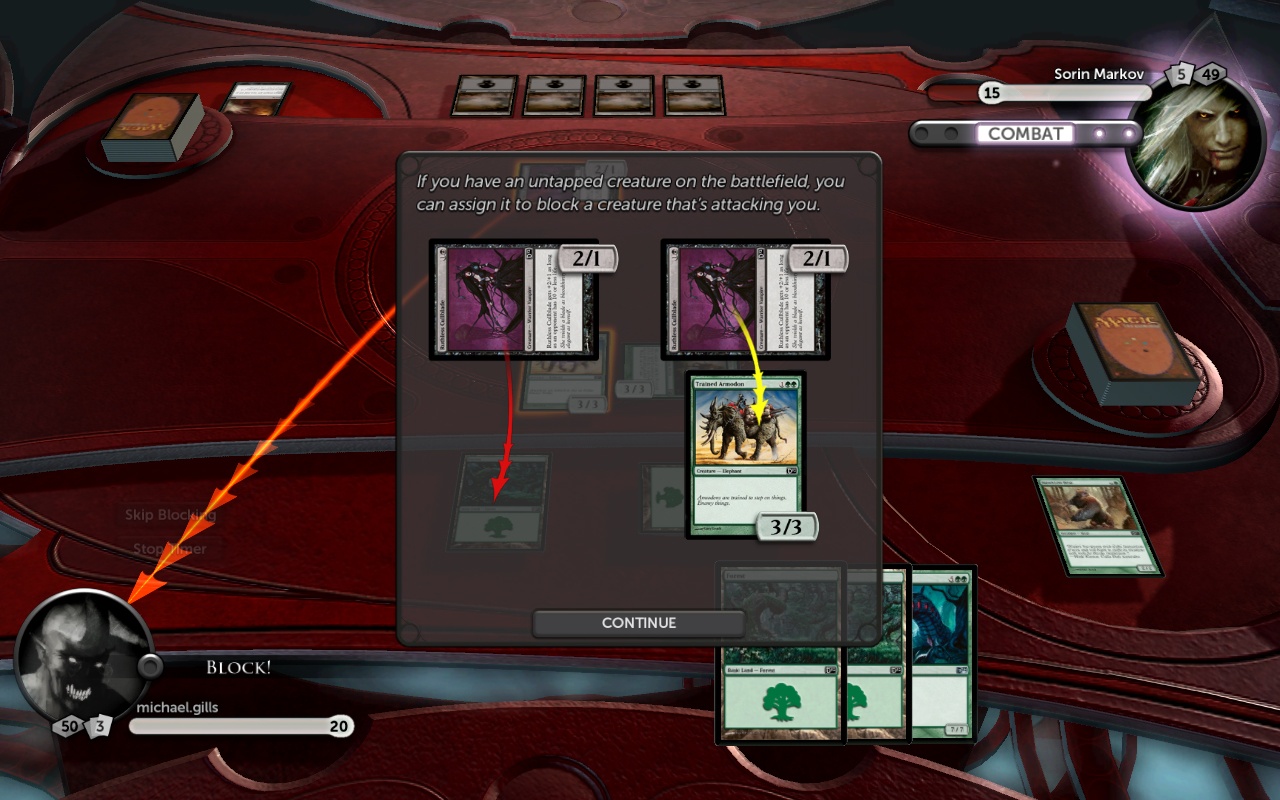Choose Skip Blocking
The width and height of the screenshot is (1280, 800).
tap(170, 515)
